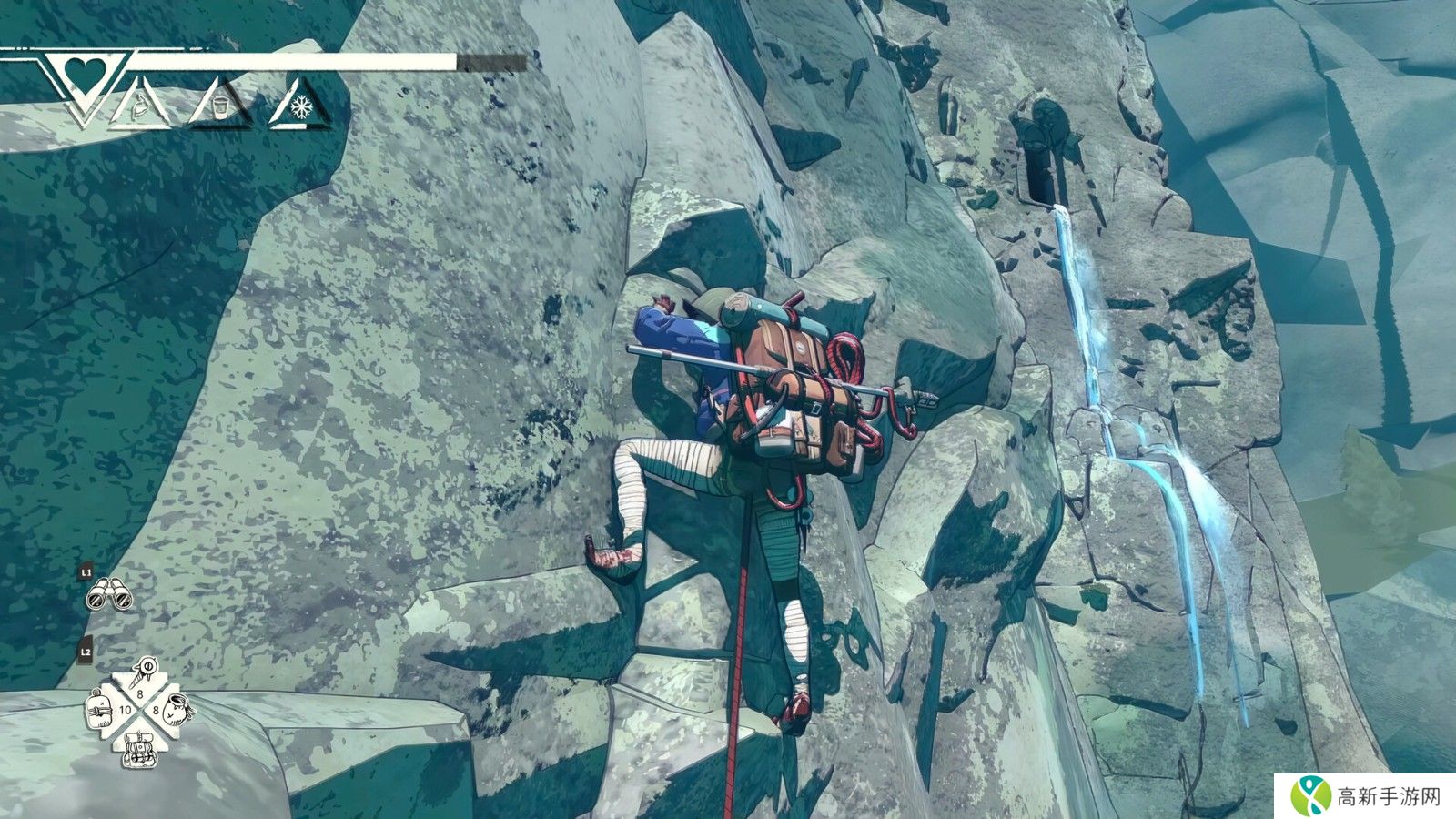Check the snowflake cold status triangle
Screen dimensions: 1456x819
298,106
